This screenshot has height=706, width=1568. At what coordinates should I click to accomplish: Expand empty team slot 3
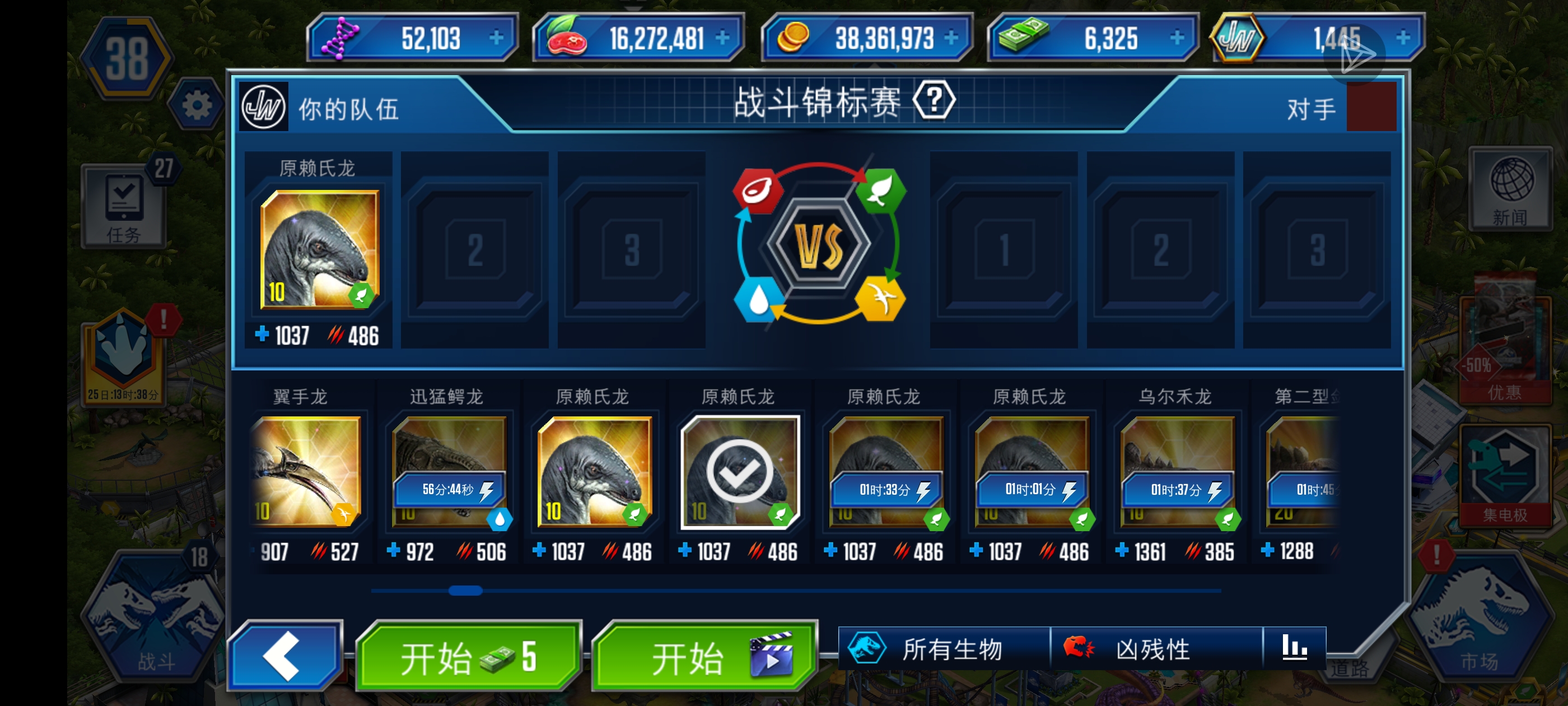[631, 250]
